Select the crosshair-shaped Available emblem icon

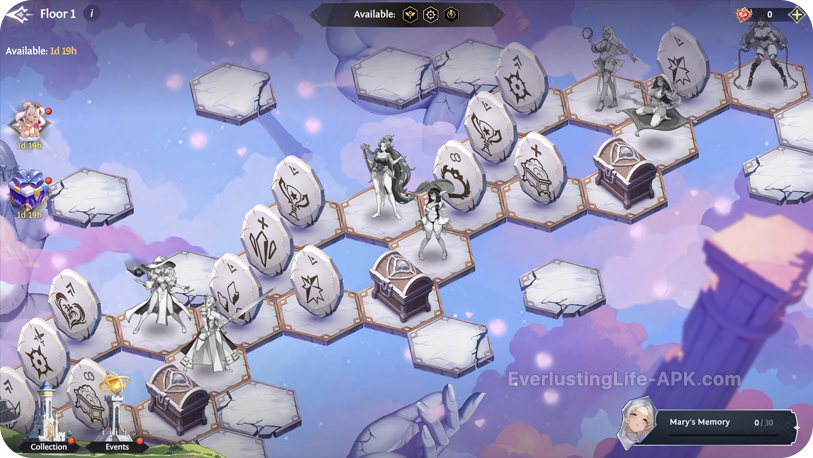coord(431,15)
